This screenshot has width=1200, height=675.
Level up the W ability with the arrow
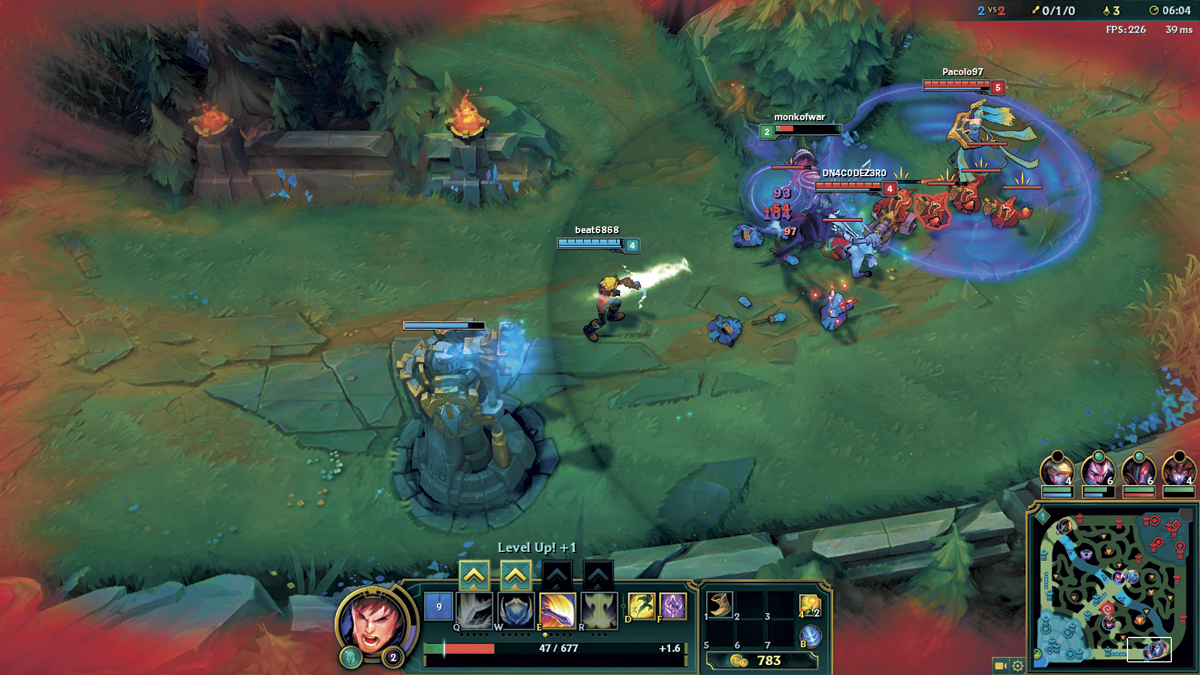tap(515, 574)
